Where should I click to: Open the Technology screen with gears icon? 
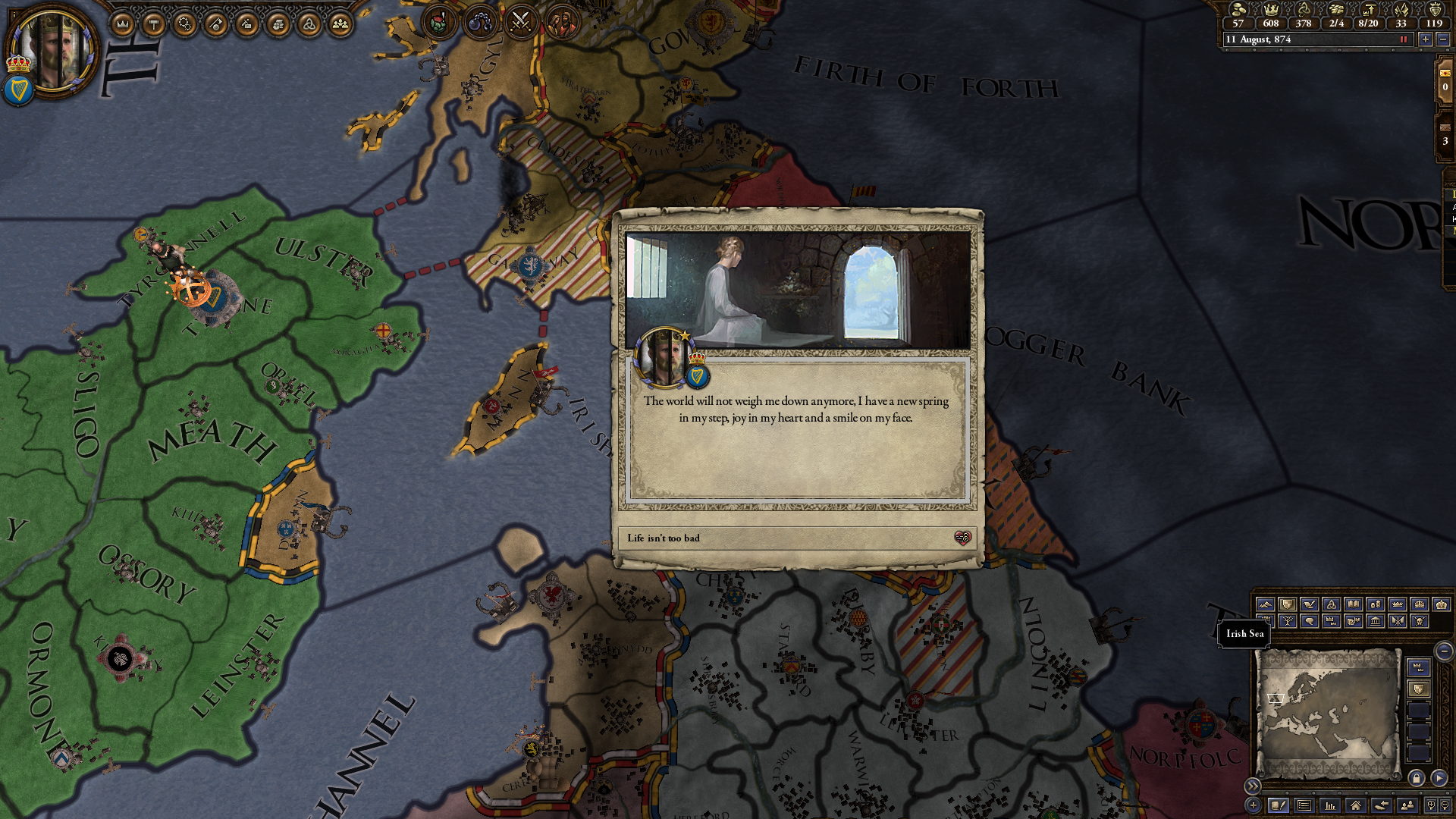click(184, 23)
